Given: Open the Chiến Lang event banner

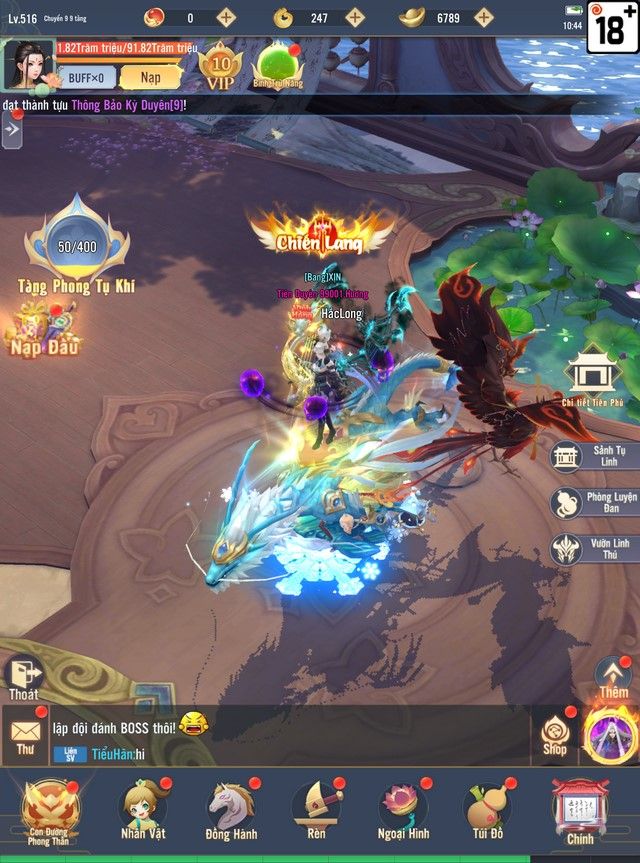Looking at the screenshot, I should [x=322, y=231].
